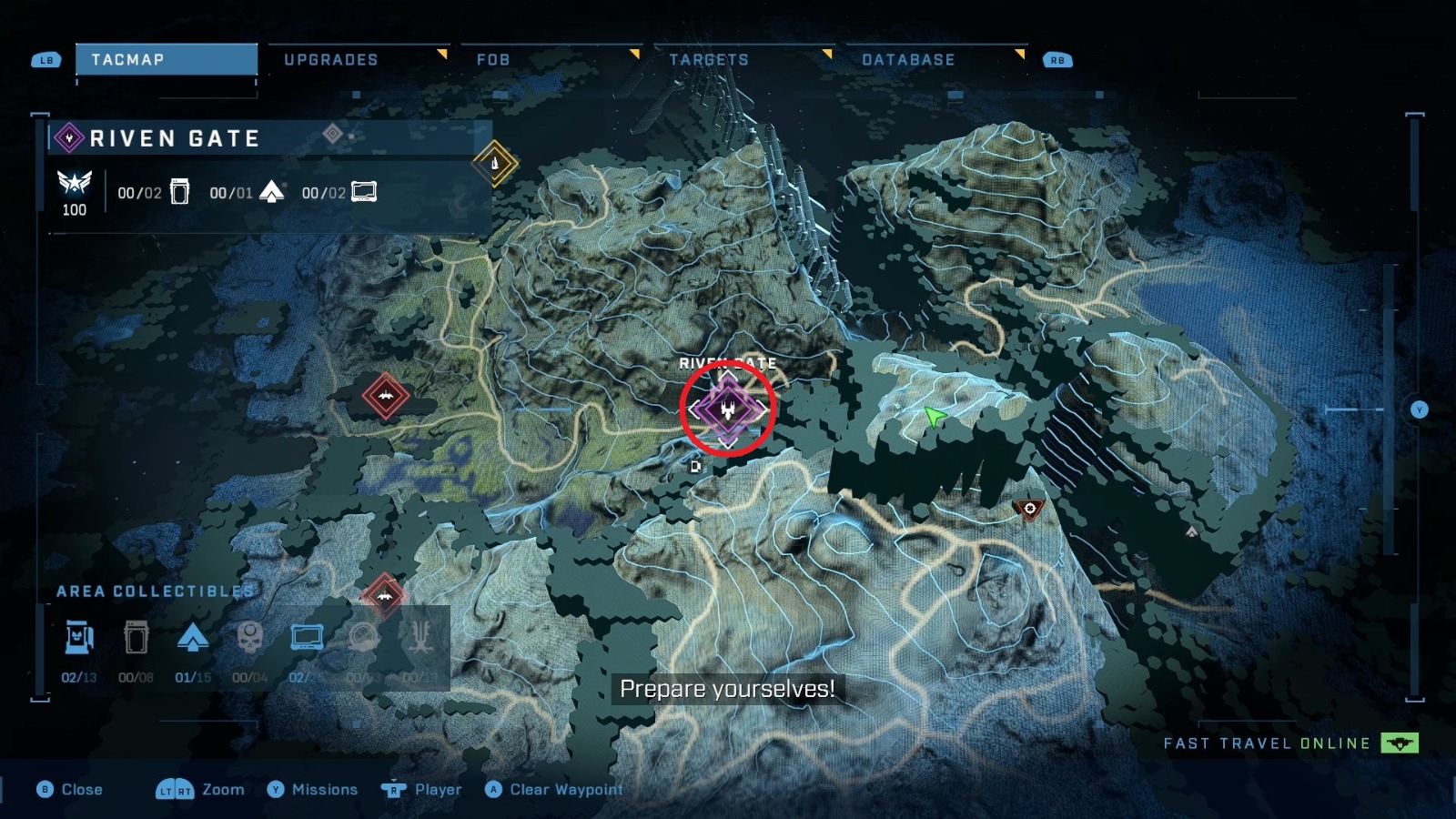Select the UNSC Audio Log datapad icon
This screenshot has height=819, width=1456.
coord(308,637)
